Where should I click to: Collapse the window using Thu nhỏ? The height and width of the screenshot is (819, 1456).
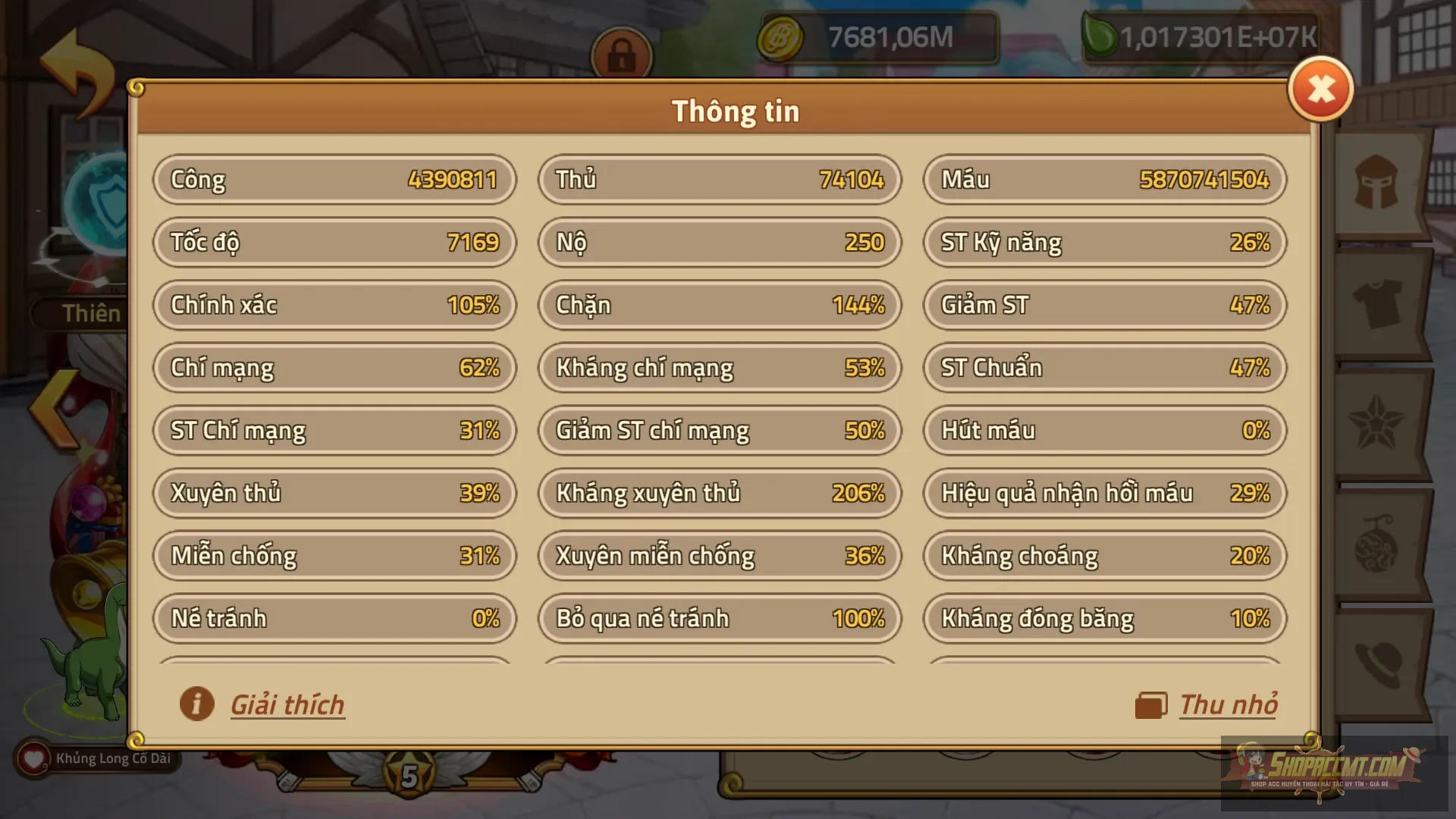point(1228,704)
